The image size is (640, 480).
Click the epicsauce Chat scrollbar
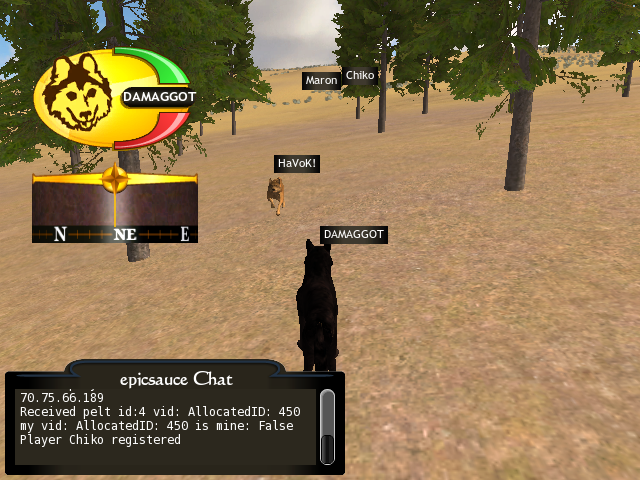click(x=328, y=427)
